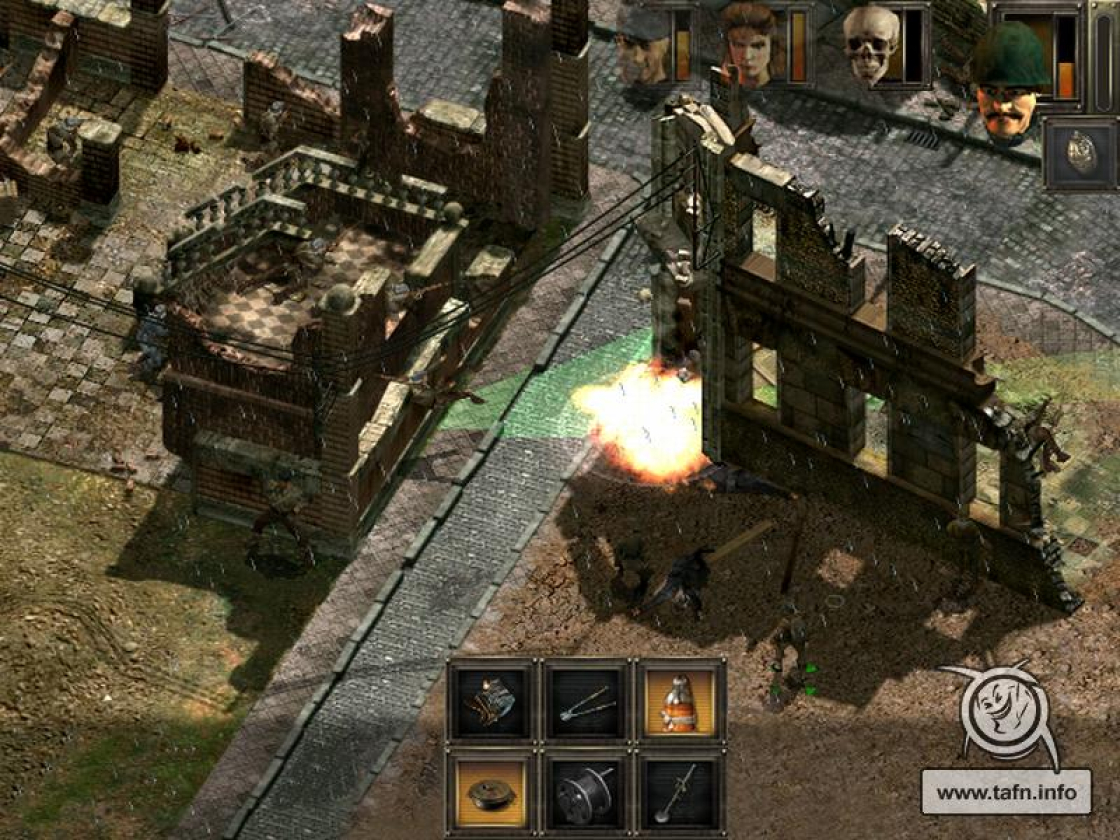The height and width of the screenshot is (840, 1120).
Task: Choose the red-haired woman's portrait
Action: point(748,44)
